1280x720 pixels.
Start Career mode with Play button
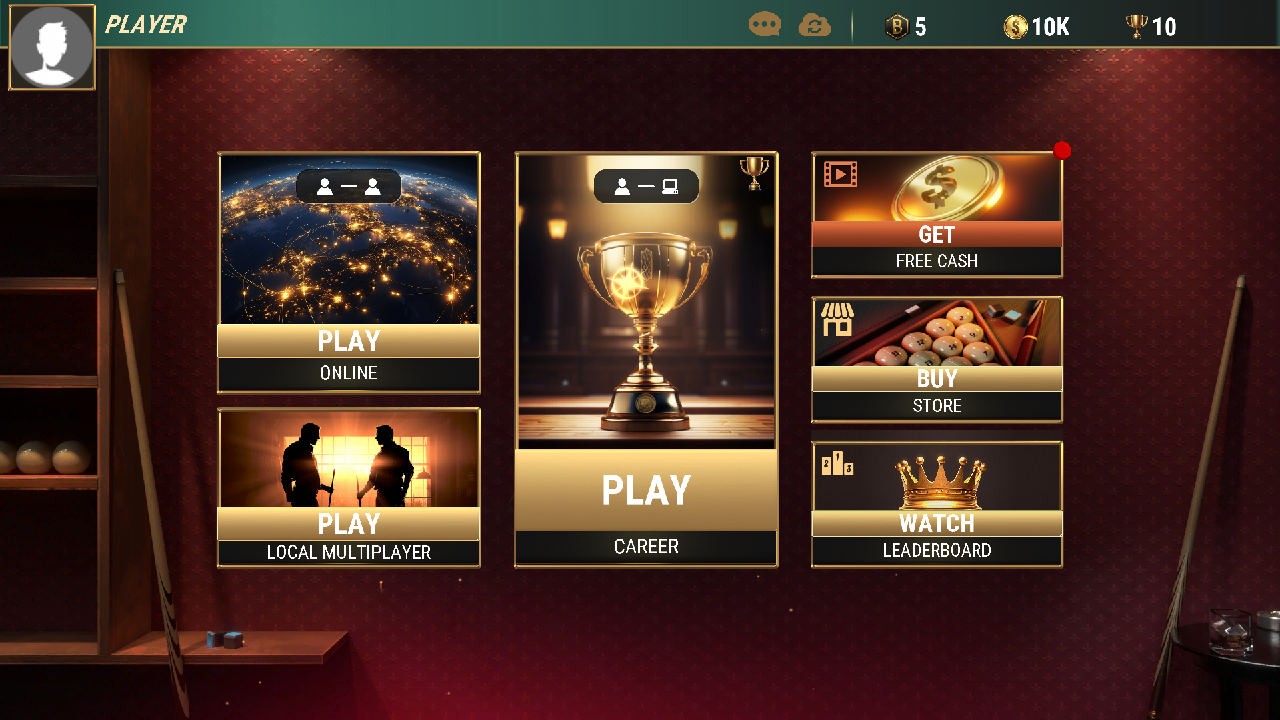(645, 489)
